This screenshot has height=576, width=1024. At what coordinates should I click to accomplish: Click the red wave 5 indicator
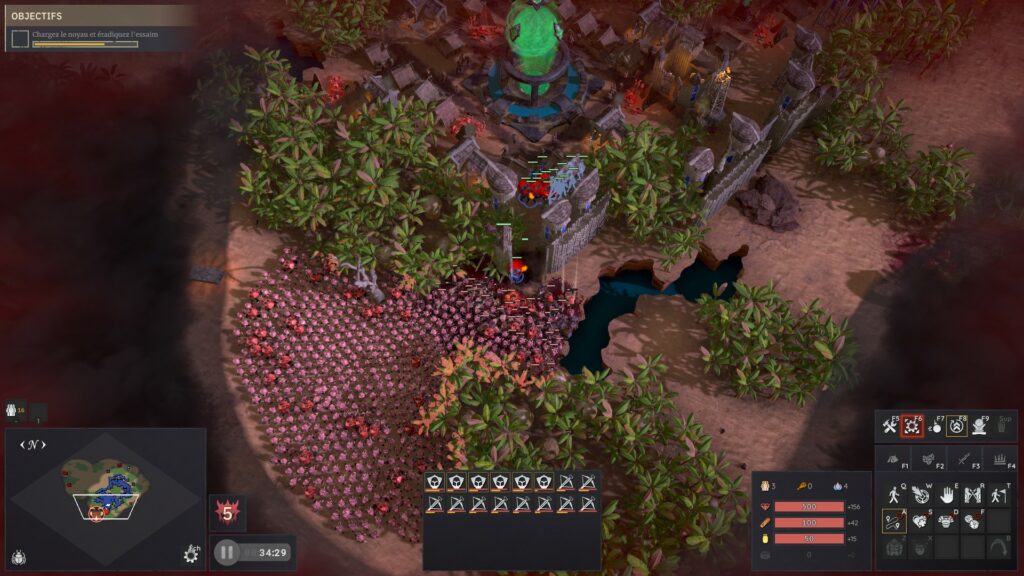click(x=227, y=514)
